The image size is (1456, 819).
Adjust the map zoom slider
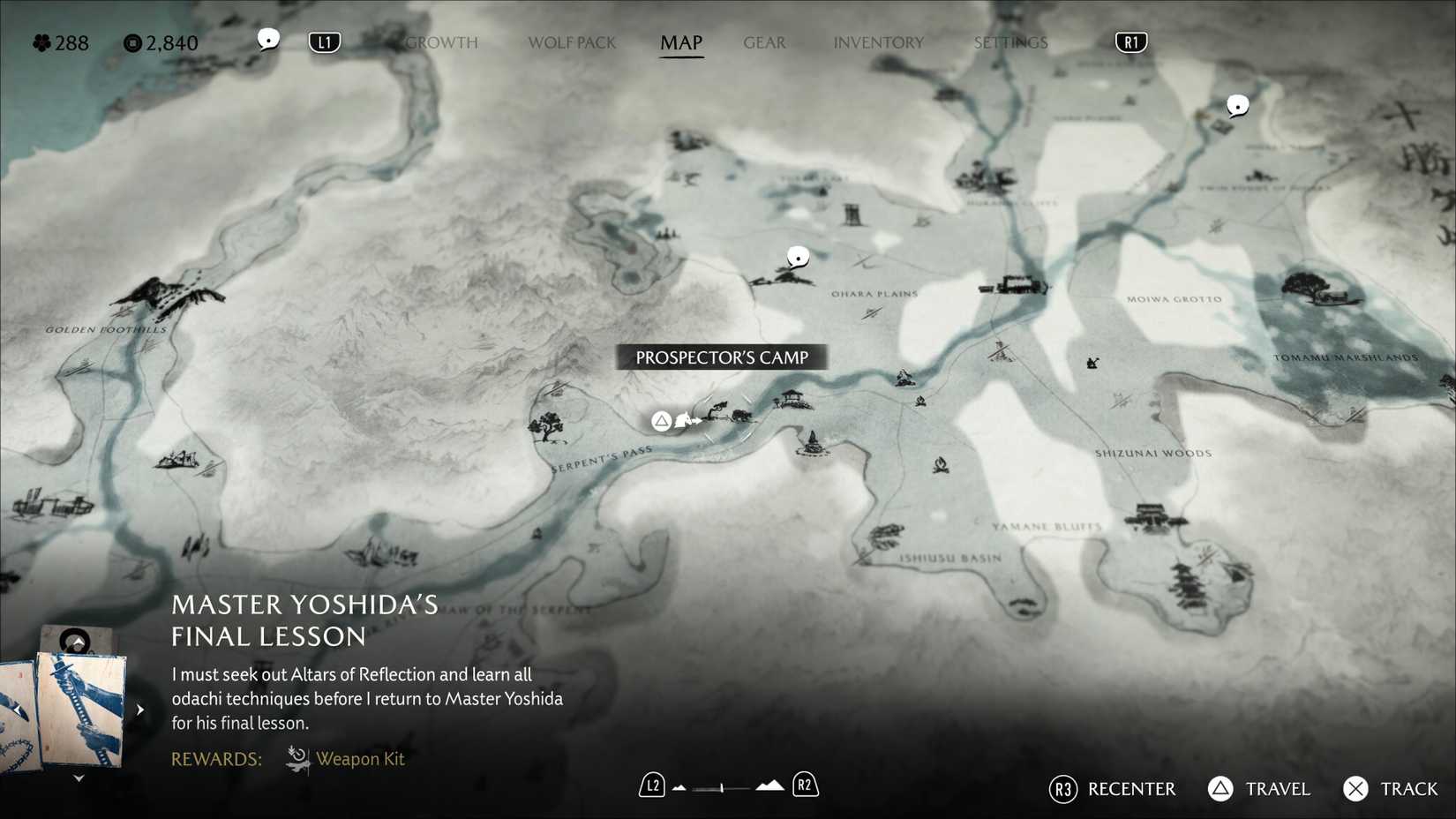722,786
